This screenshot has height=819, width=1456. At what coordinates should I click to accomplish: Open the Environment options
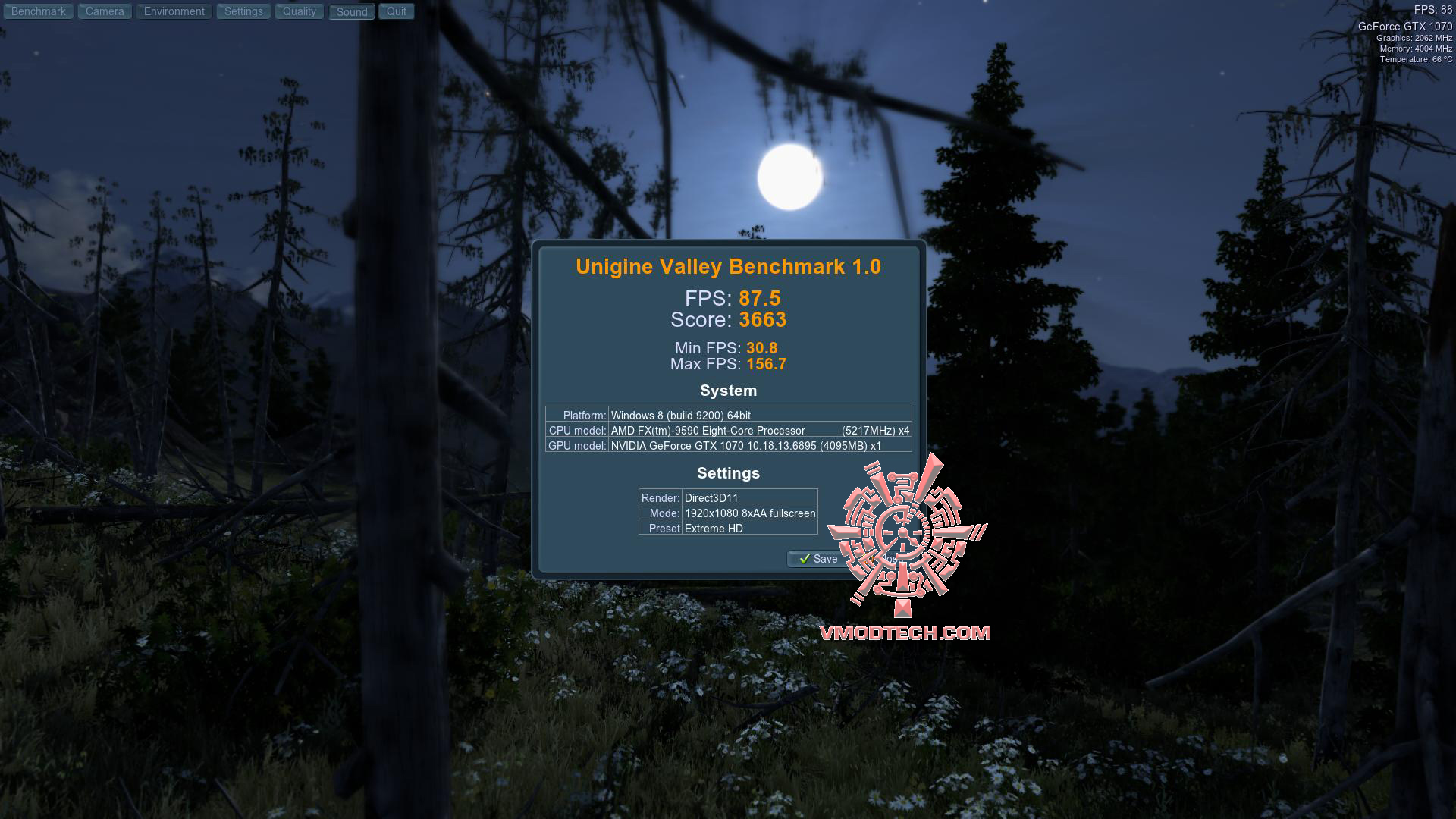point(174,11)
